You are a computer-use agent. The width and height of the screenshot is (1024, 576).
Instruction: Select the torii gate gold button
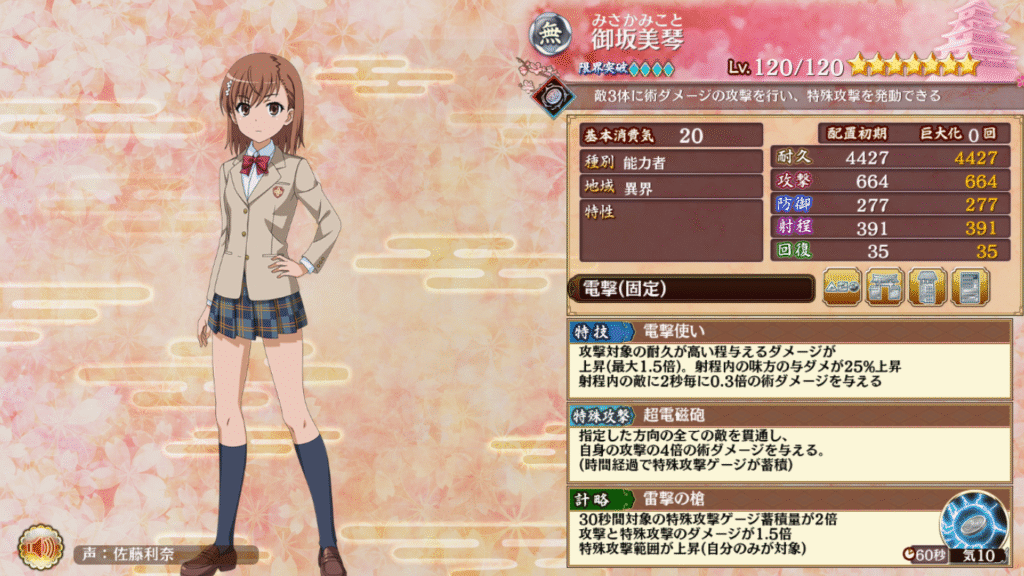tap(885, 287)
